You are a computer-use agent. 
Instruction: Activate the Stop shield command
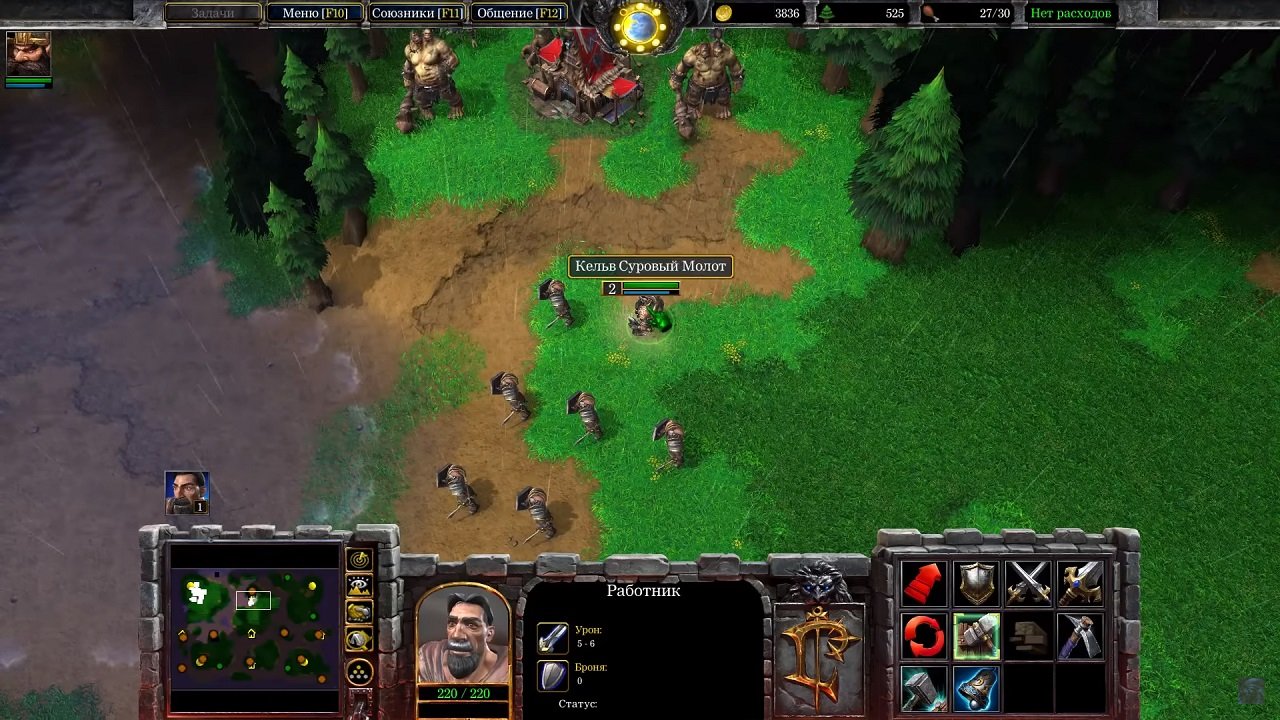976,582
